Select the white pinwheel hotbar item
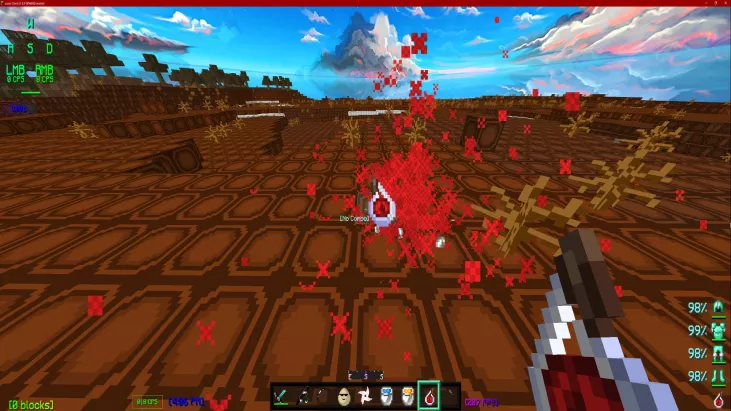Viewport: 731px width, 411px height. [x=365, y=396]
